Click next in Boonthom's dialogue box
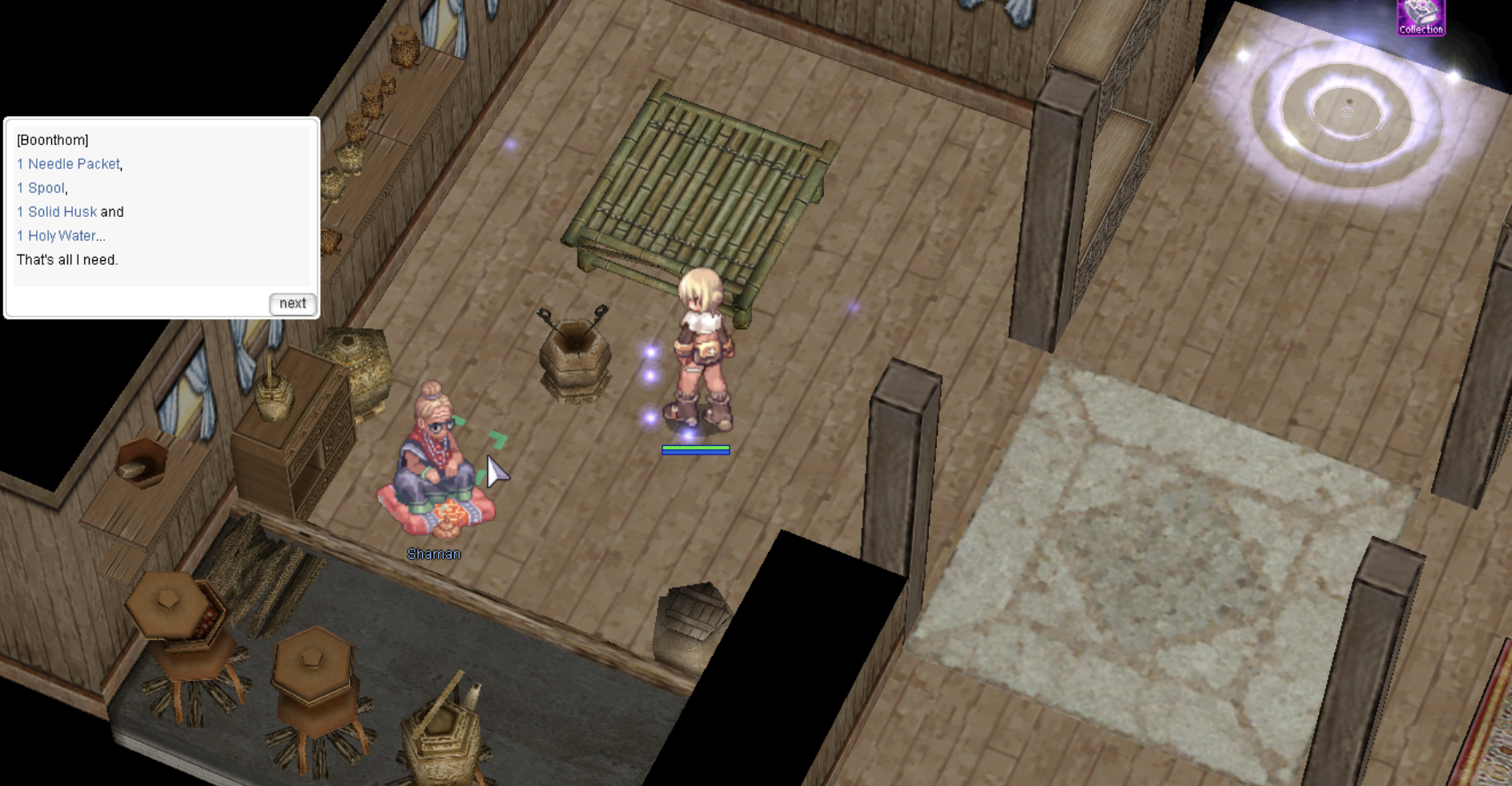Image resolution: width=1512 pixels, height=786 pixels. point(292,303)
